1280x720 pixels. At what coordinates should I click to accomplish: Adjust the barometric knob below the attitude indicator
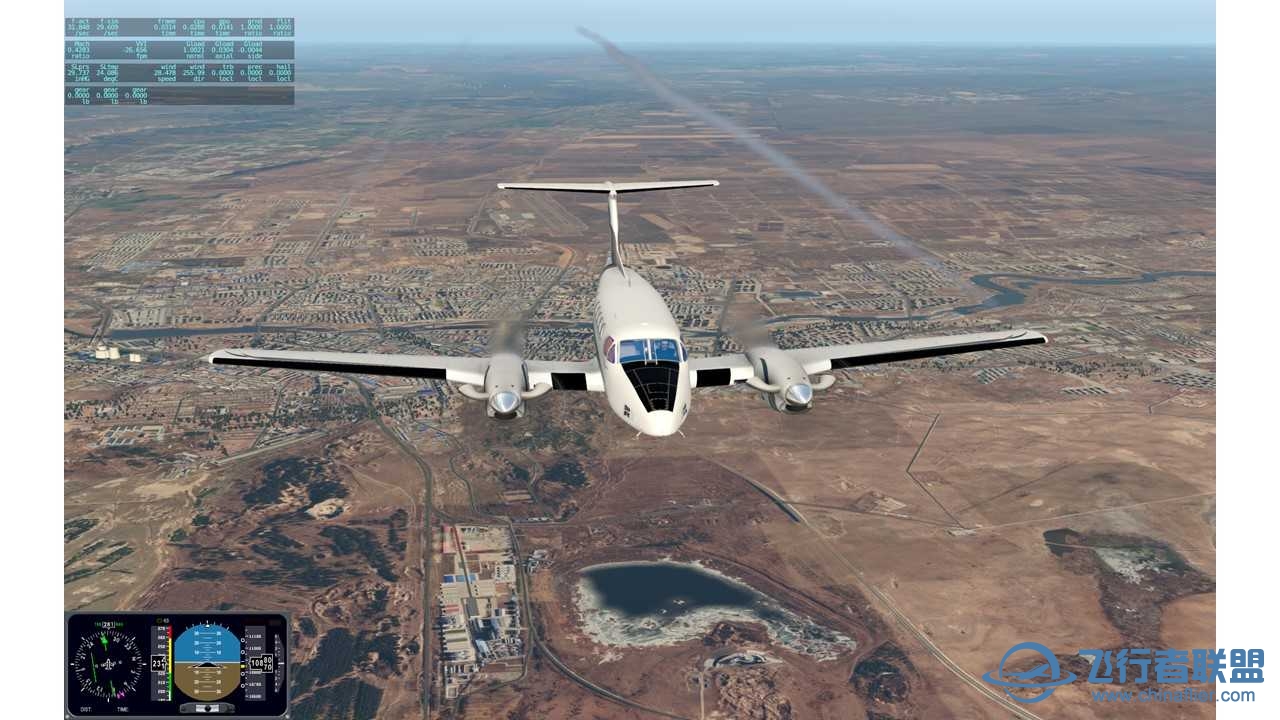click(x=207, y=708)
